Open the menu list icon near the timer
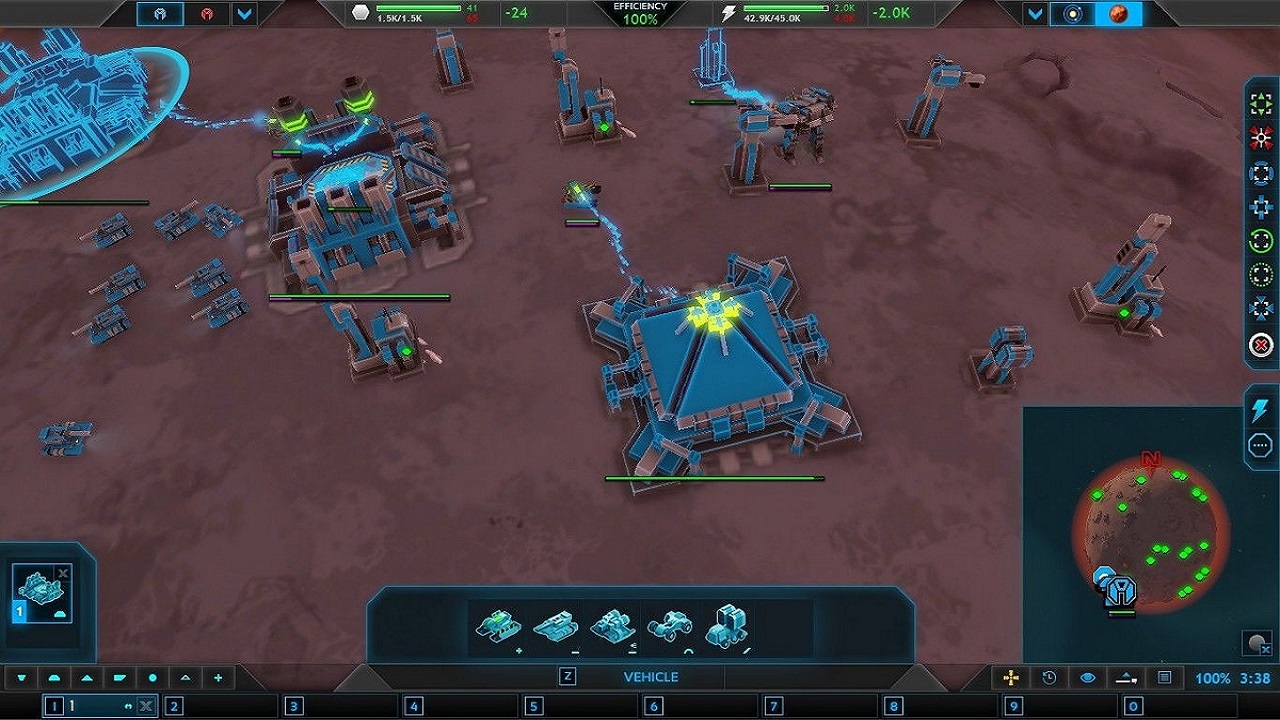Viewport: 1280px width, 720px height. [x=1165, y=678]
